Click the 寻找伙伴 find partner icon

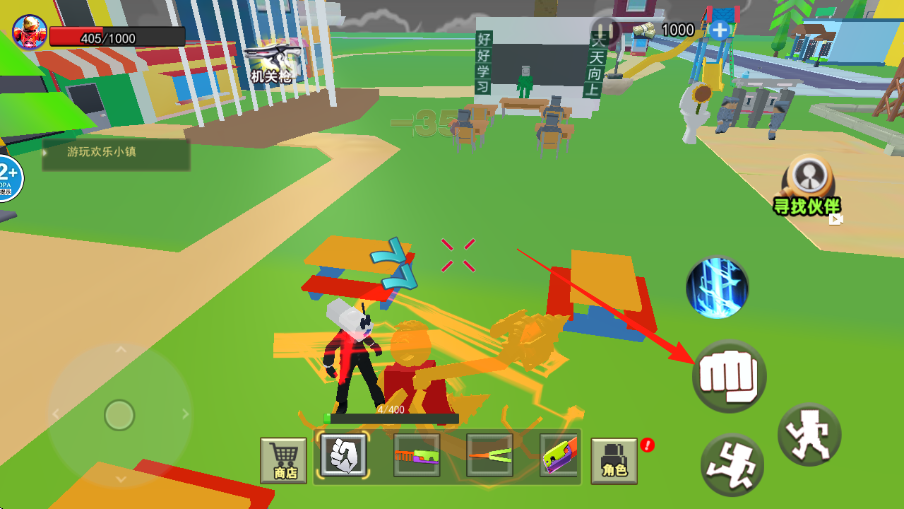pos(807,186)
